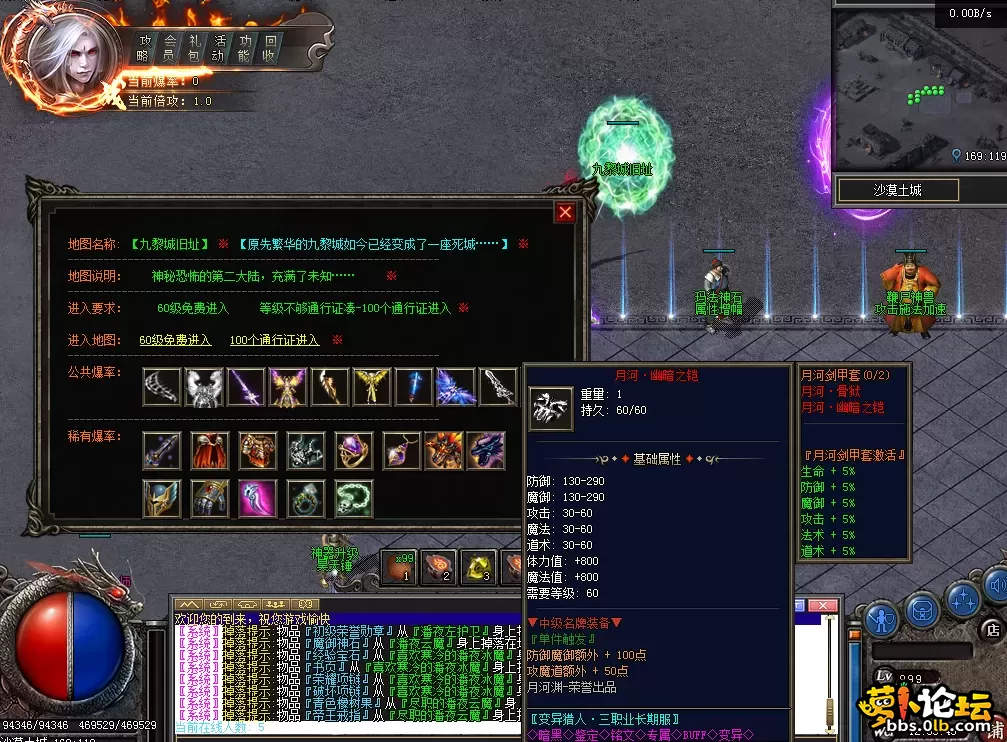
Task: Open the character icon button at bottom right
Action: coord(881,619)
